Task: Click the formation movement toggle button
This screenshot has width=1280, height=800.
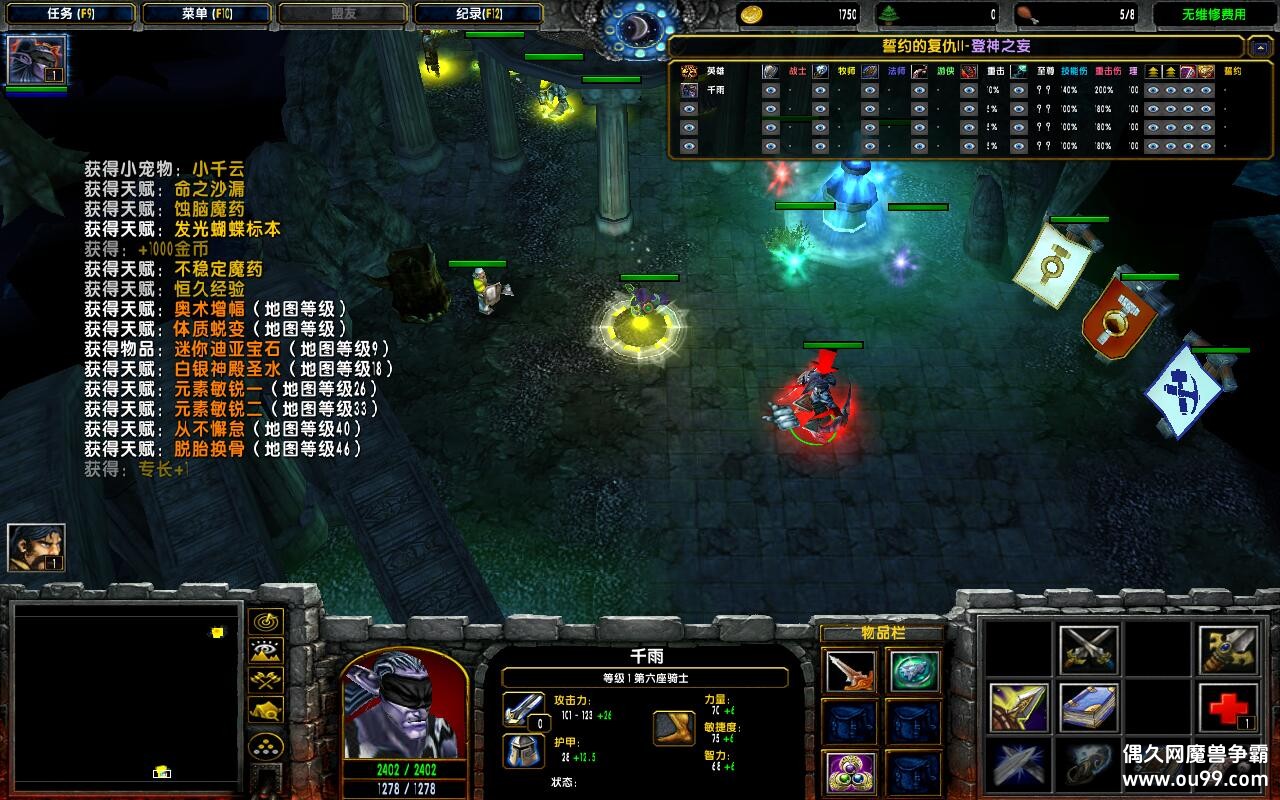Action: point(266,746)
